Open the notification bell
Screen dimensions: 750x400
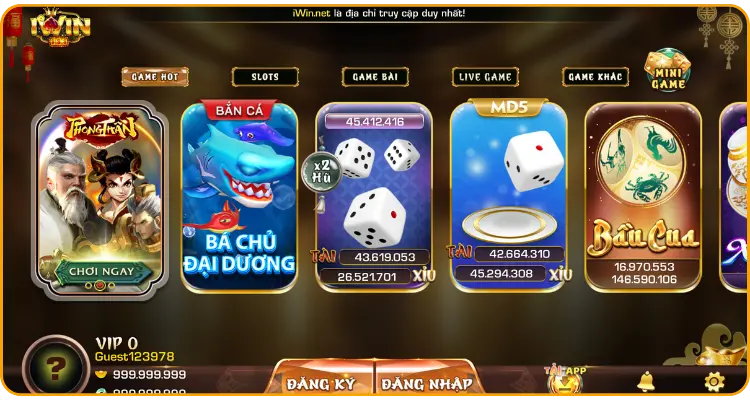click(x=646, y=381)
